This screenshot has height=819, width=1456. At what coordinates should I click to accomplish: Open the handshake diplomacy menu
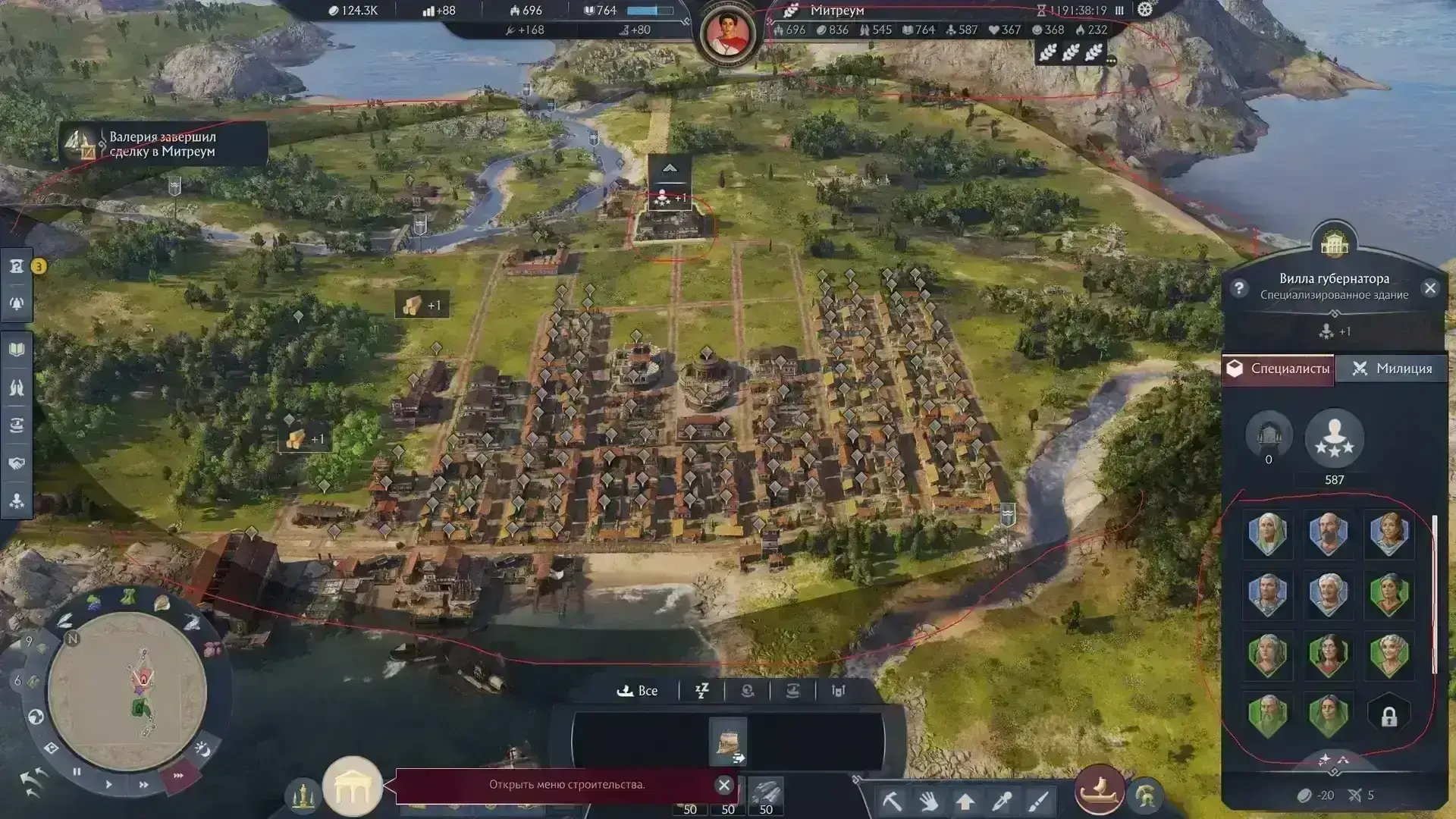(17, 463)
